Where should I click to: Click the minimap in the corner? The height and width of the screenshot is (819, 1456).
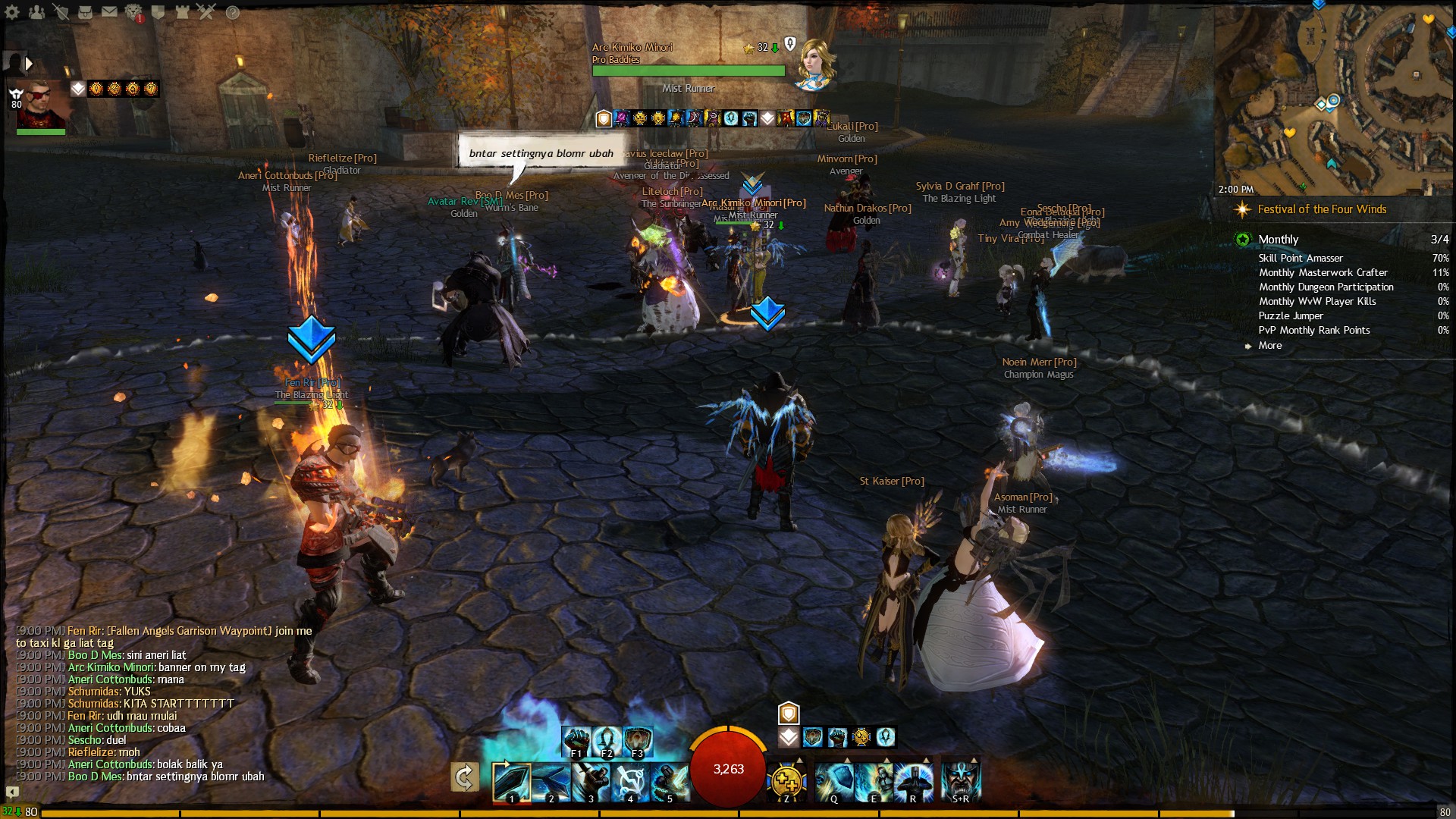pyautogui.click(x=1335, y=99)
